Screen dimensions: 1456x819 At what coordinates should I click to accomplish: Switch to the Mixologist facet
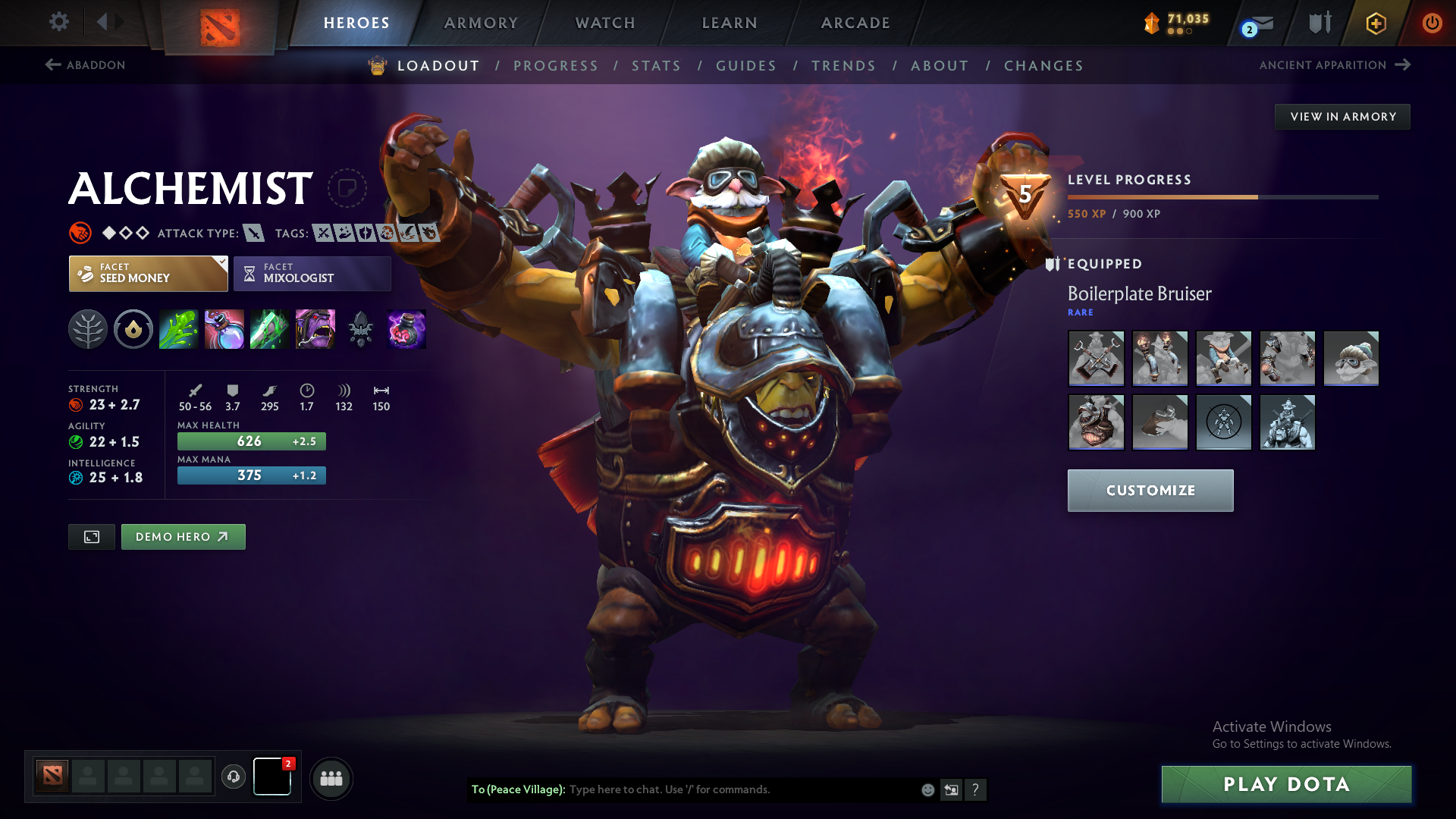tap(312, 273)
